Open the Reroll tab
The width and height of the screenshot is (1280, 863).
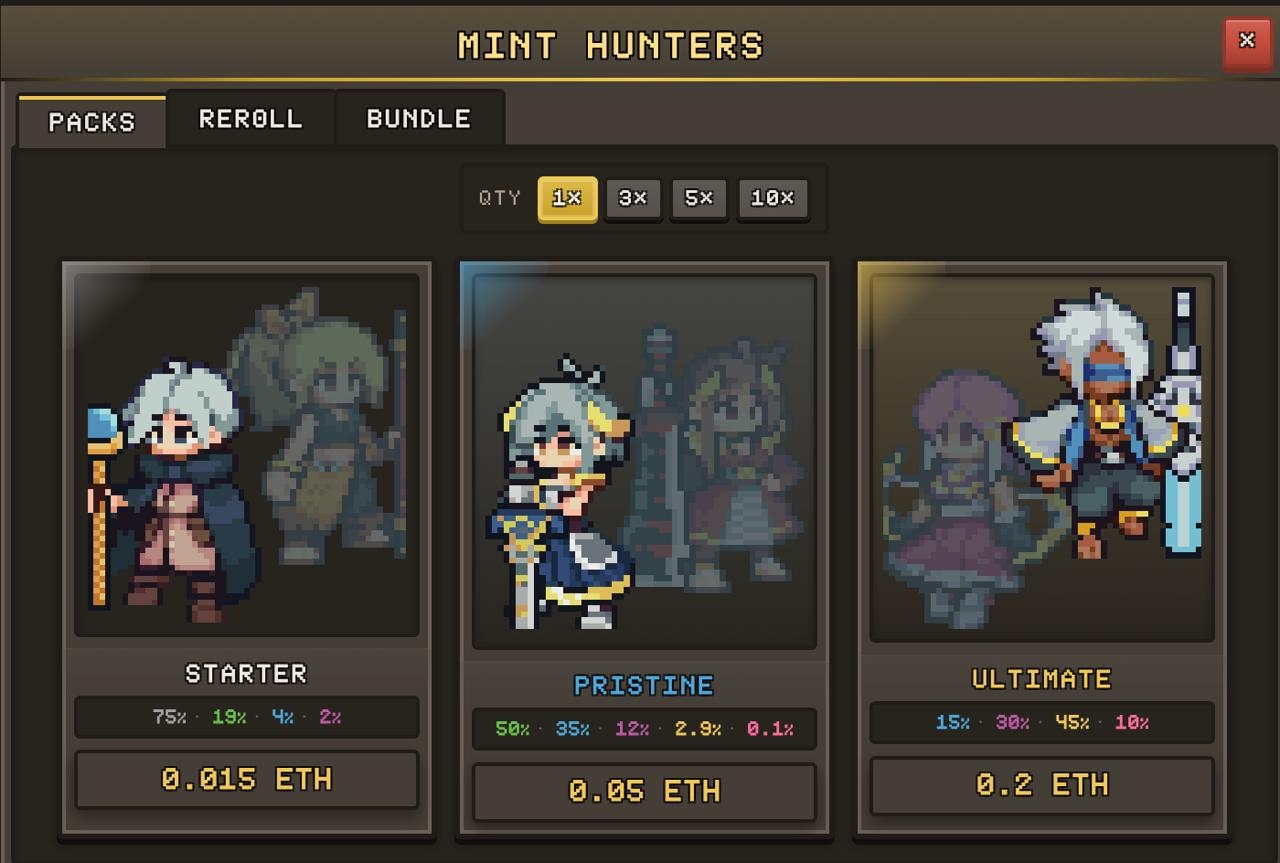click(250, 119)
